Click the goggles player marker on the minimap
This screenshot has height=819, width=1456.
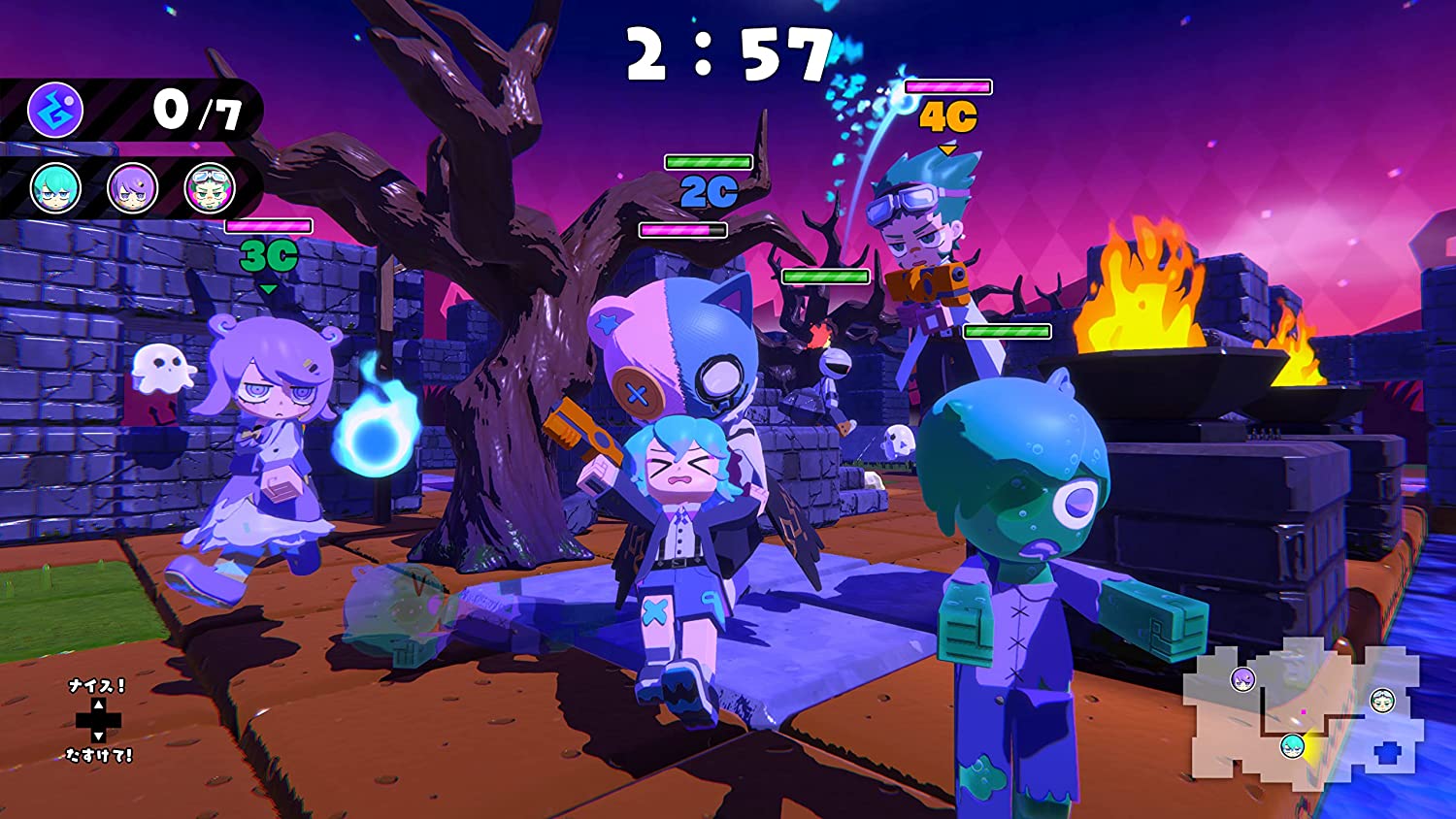click(x=1382, y=700)
